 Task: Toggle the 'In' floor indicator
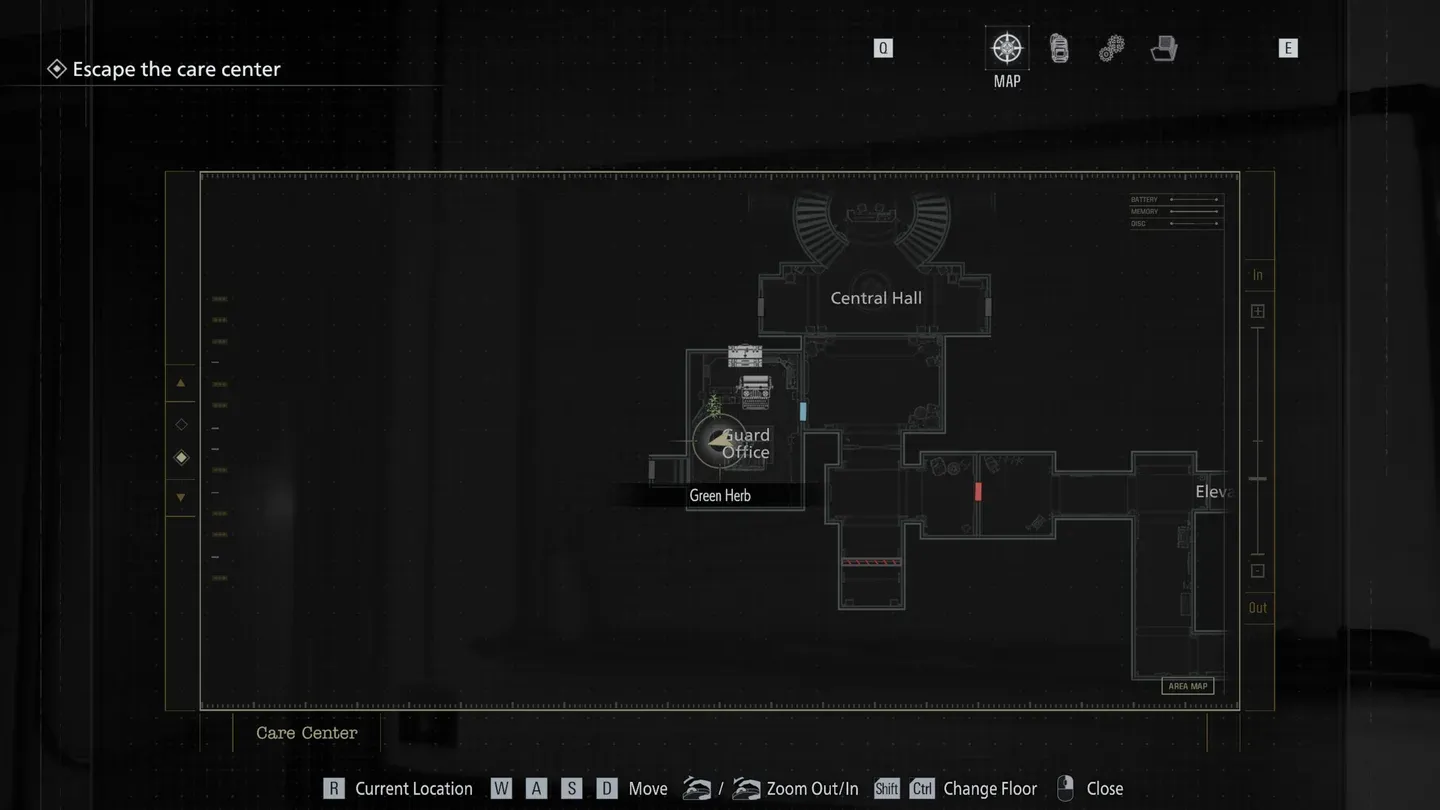pyautogui.click(x=1257, y=274)
